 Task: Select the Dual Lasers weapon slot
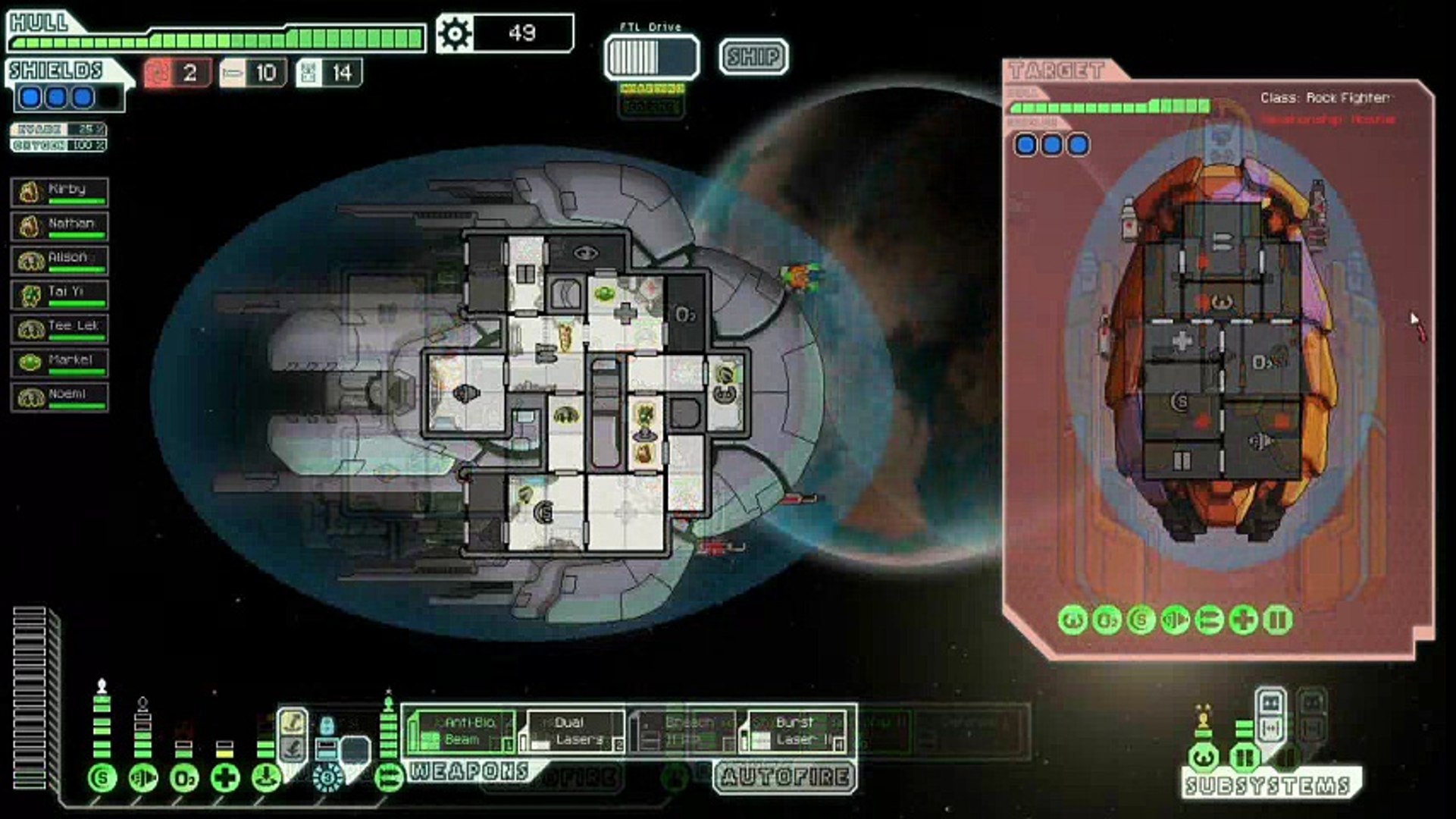click(x=574, y=732)
